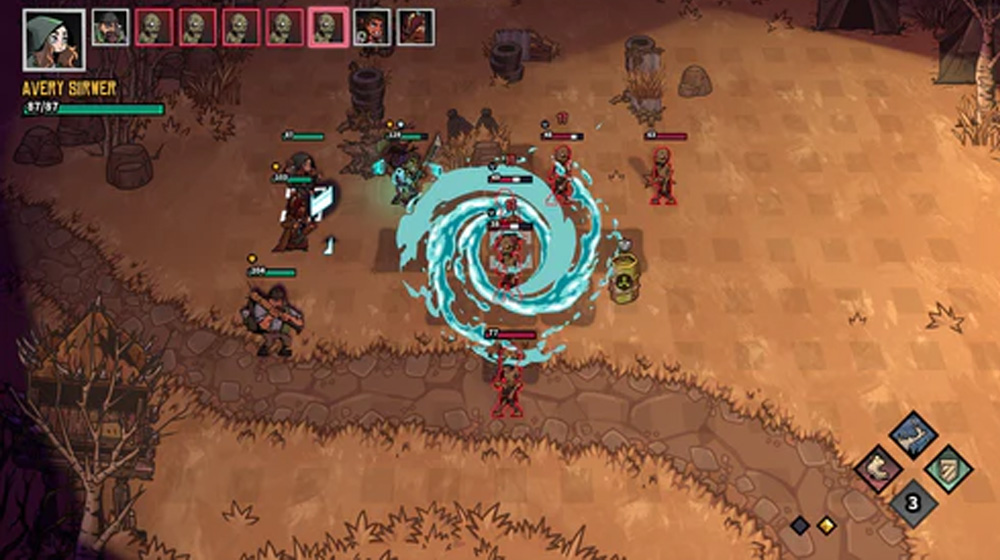Select the highlighted zombie portrait in turn order

[x=328, y=28]
